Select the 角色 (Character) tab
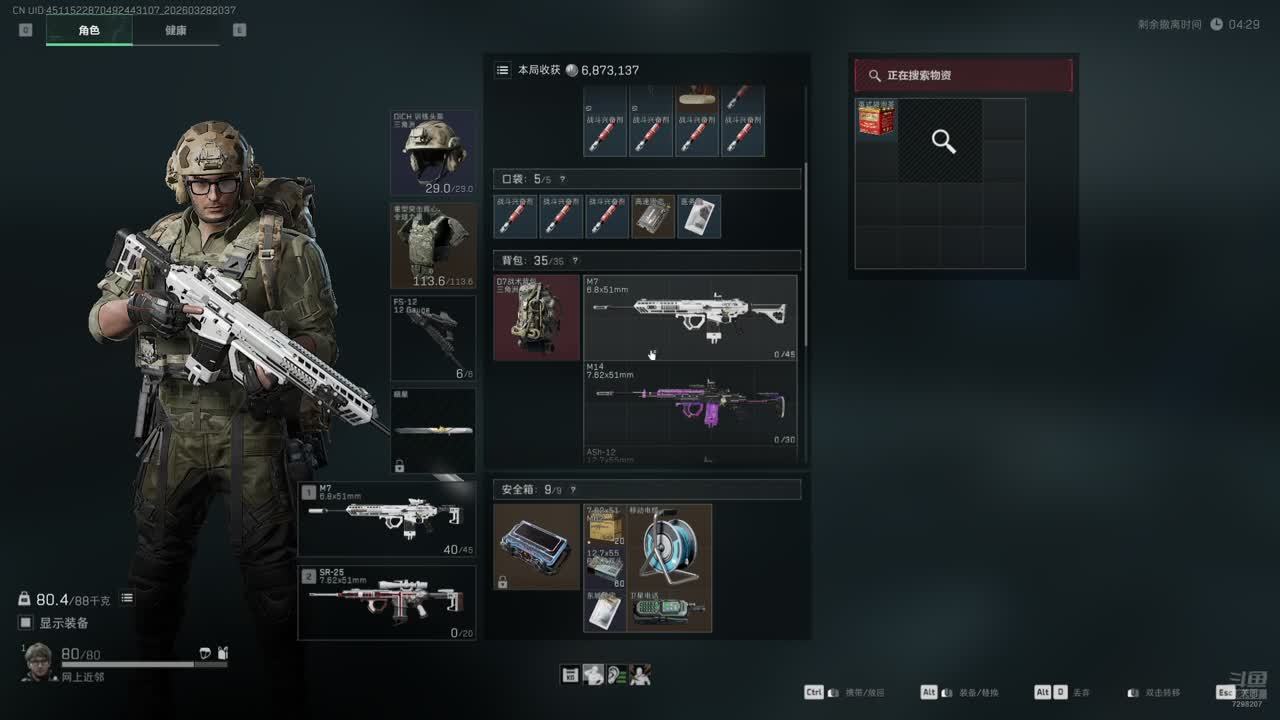 pos(89,30)
